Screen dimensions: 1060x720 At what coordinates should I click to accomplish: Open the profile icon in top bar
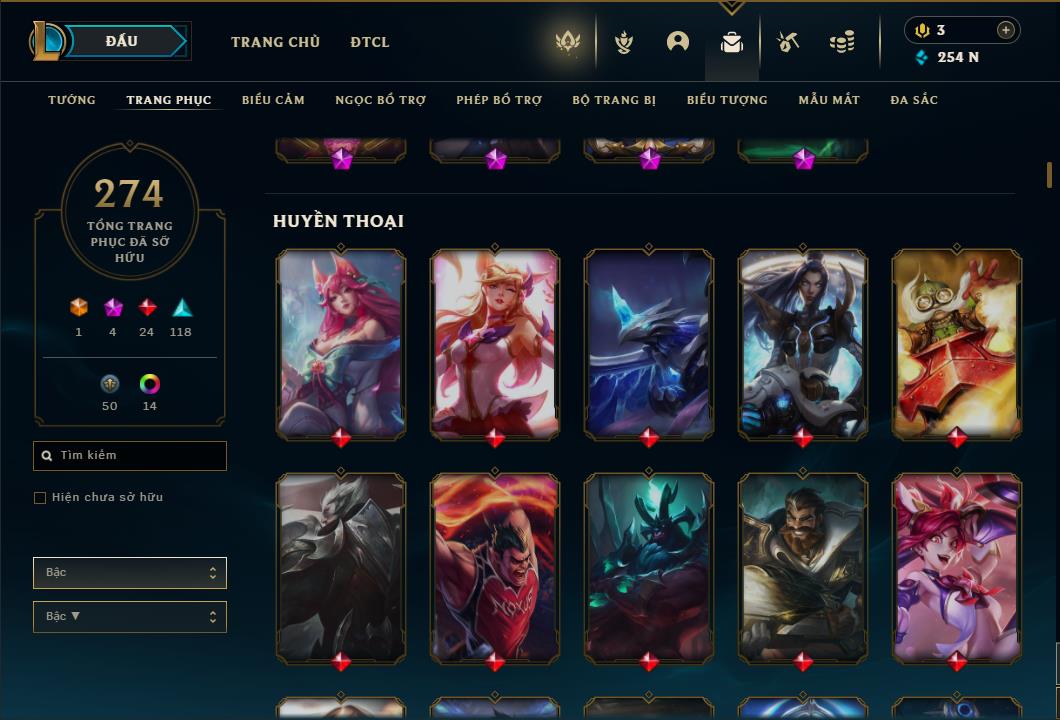(x=678, y=42)
